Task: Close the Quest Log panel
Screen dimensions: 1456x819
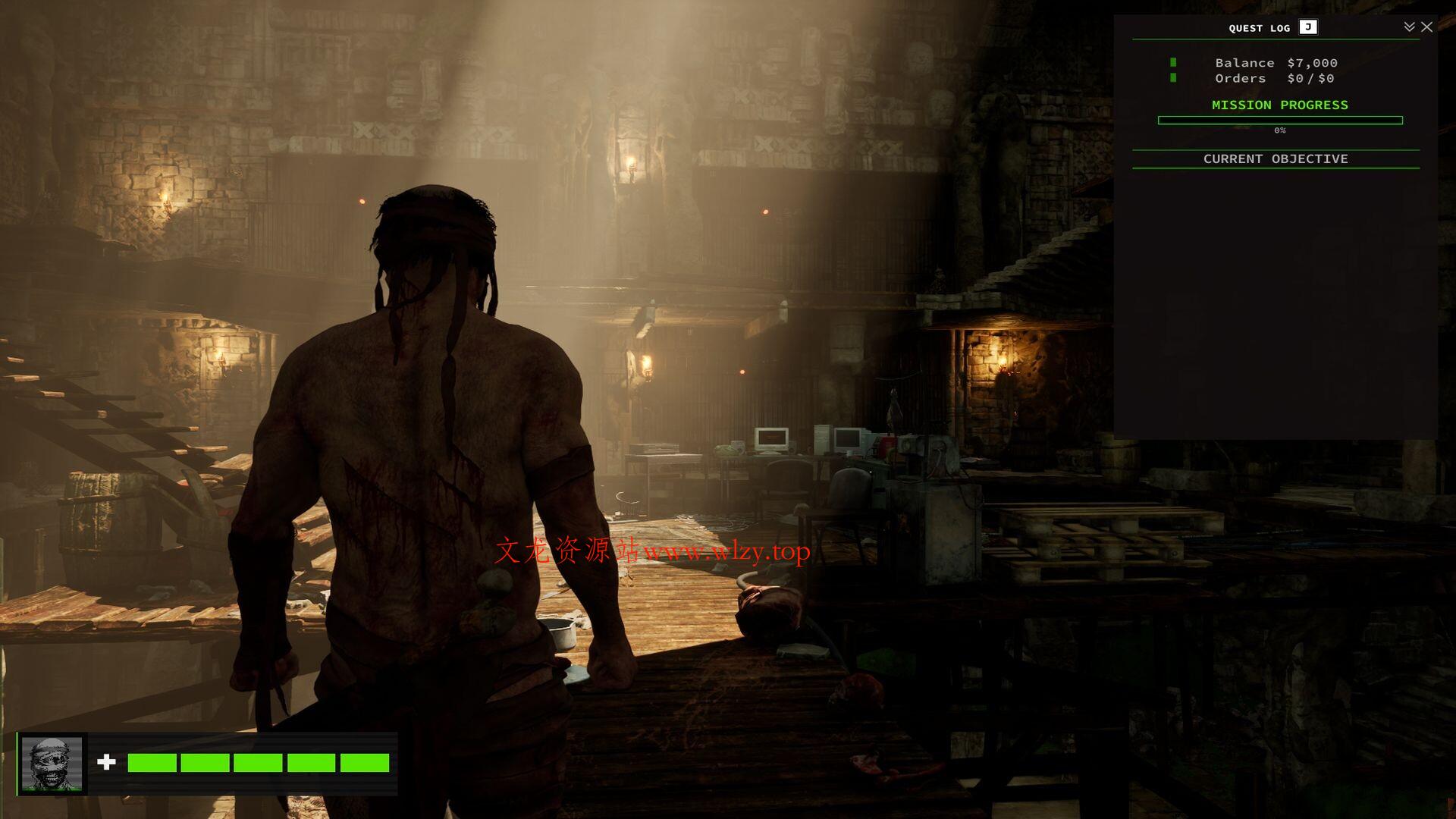Action: [x=1426, y=27]
